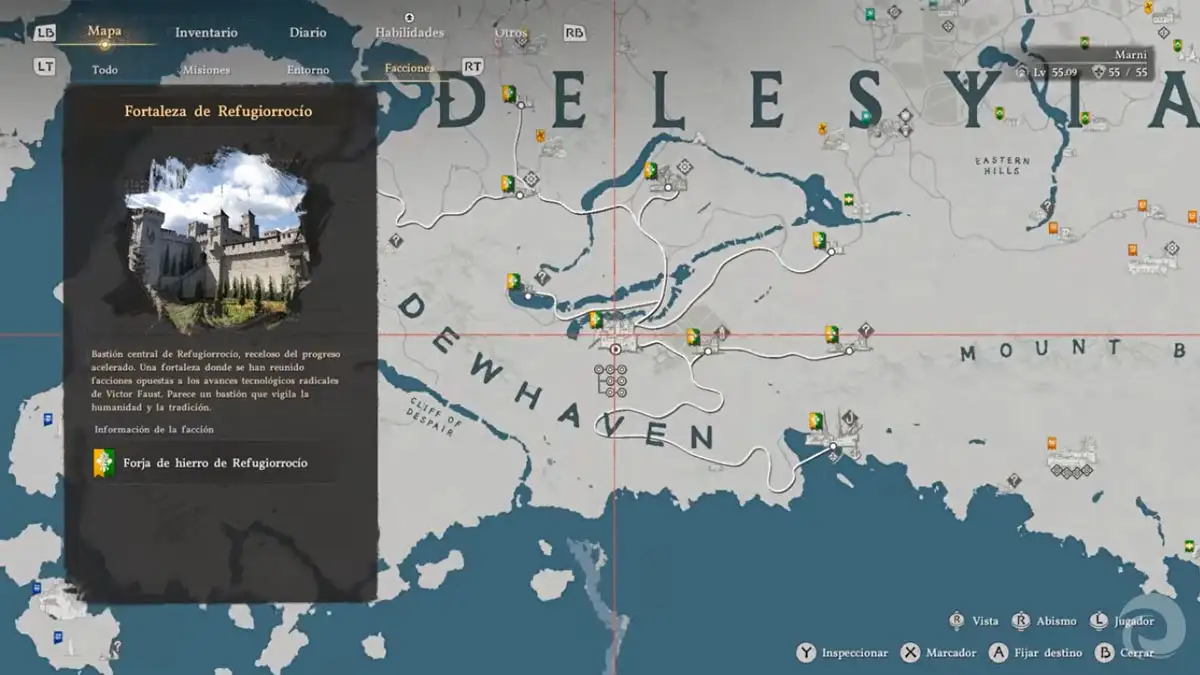Open the Otros tab
Viewport: 1200px width, 675px height.
(510, 33)
